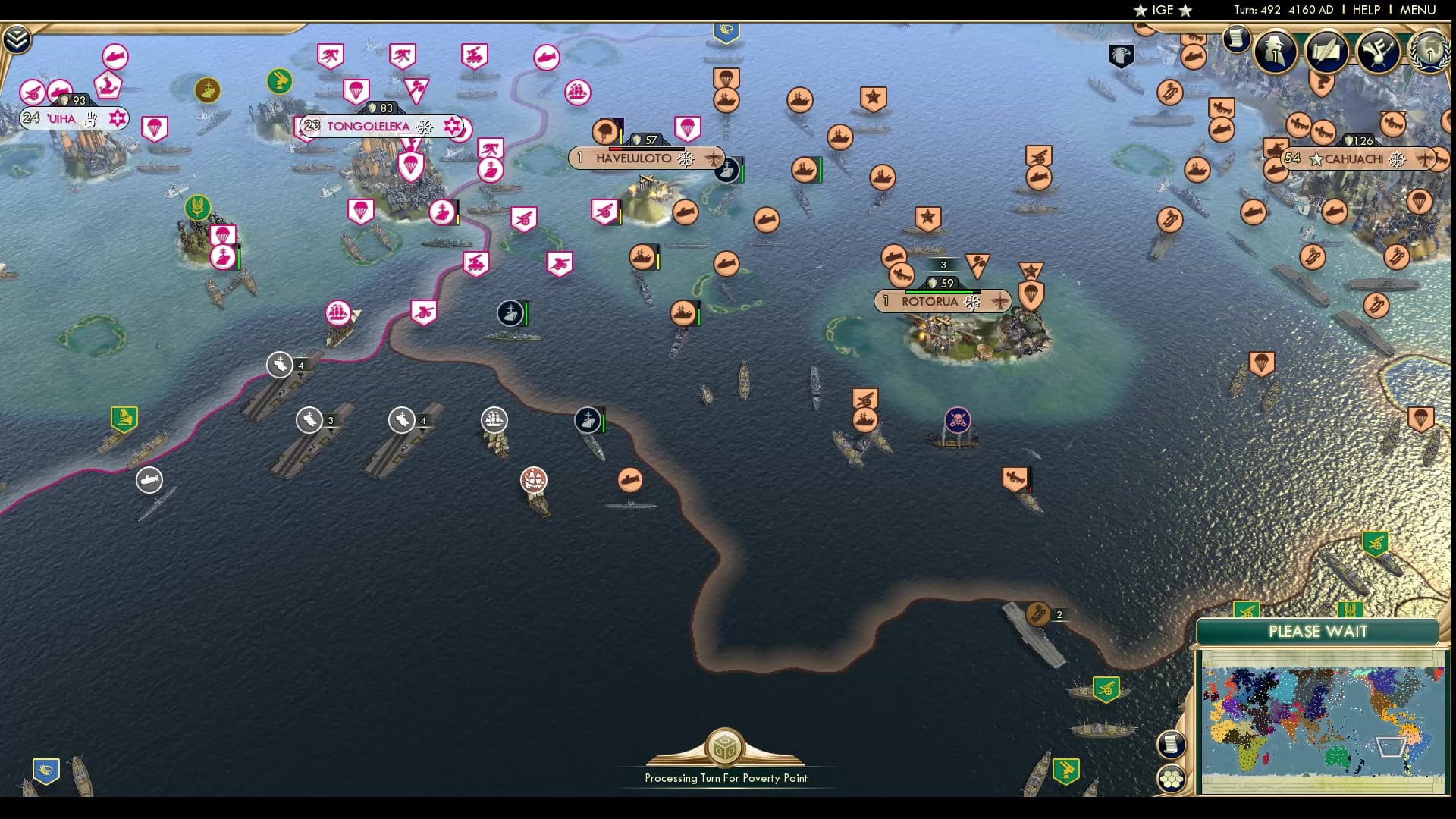Expand Rotorua's city banner details

pos(1000,302)
